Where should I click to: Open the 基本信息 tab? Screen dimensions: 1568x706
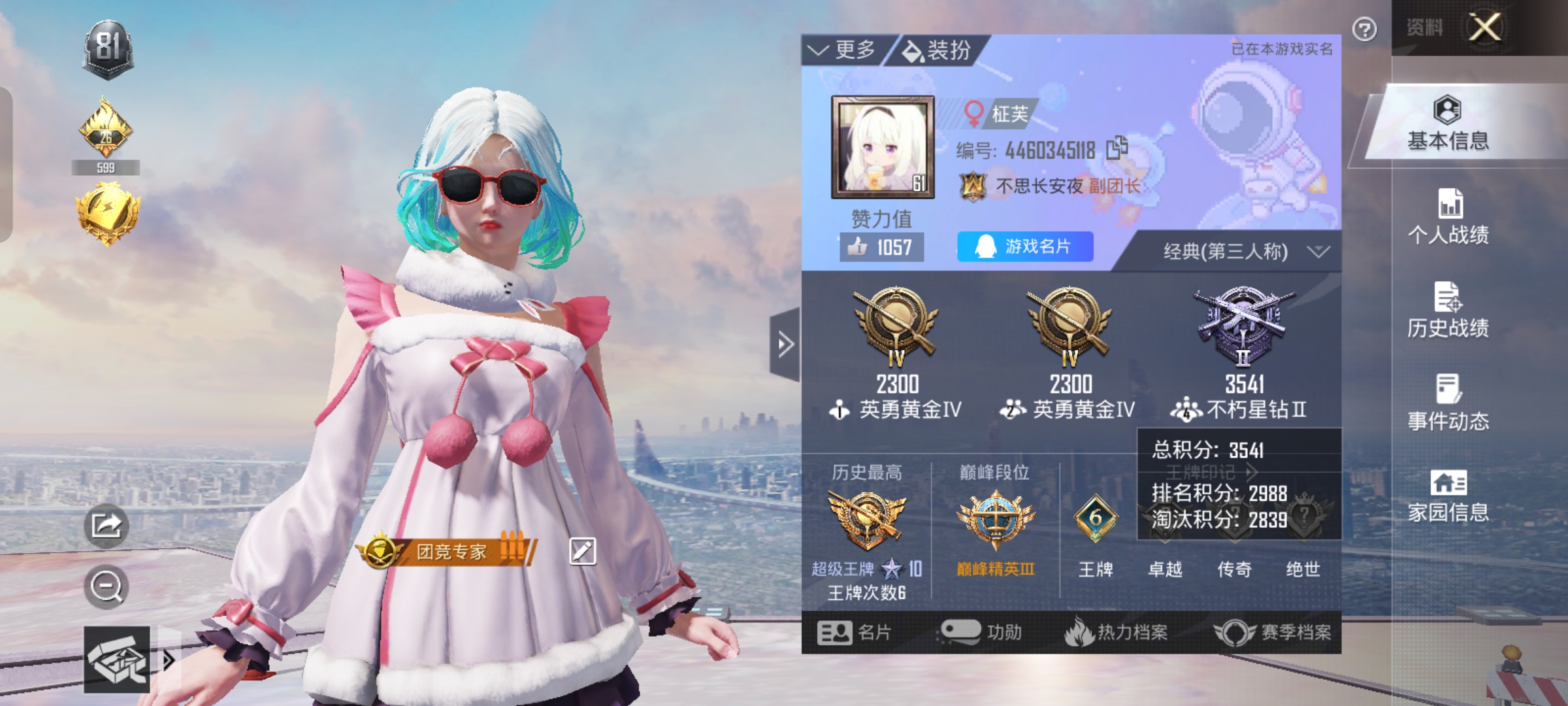[1448, 124]
